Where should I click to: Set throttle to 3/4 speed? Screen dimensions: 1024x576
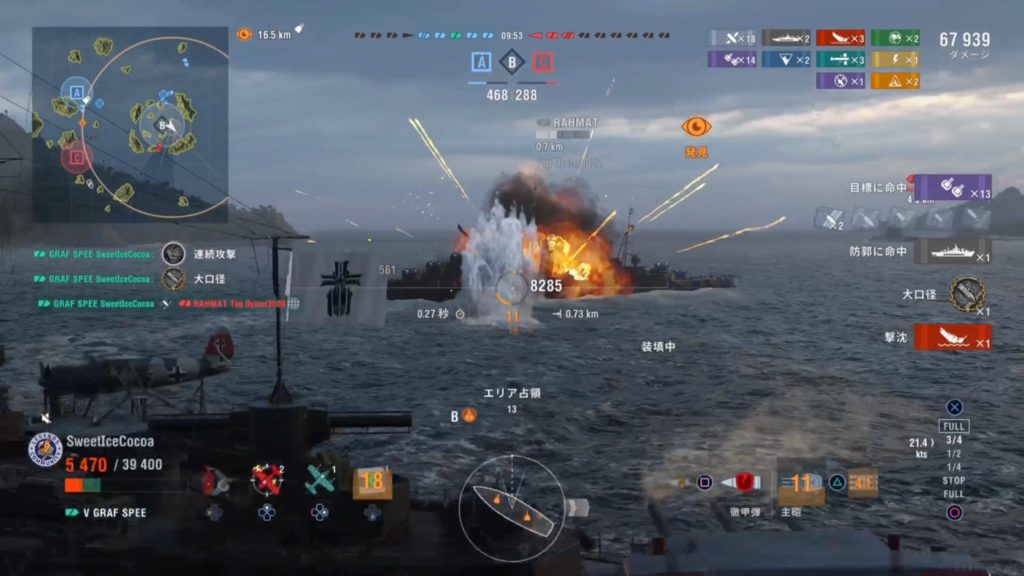tap(954, 440)
